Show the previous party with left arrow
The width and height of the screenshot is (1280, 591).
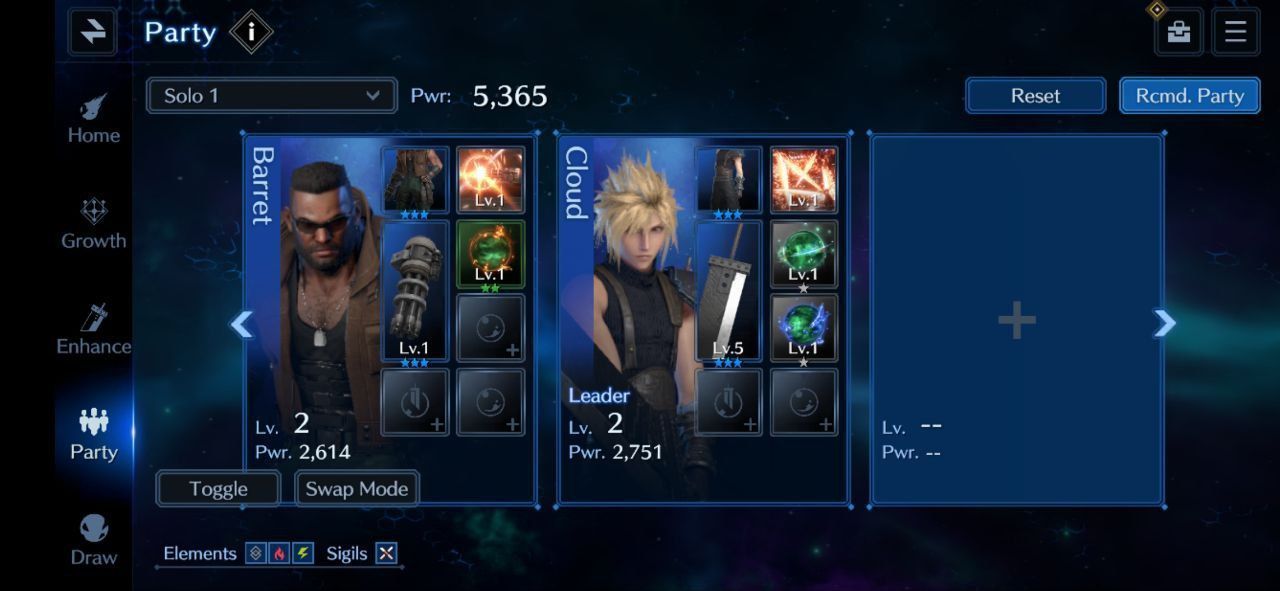[x=241, y=324]
